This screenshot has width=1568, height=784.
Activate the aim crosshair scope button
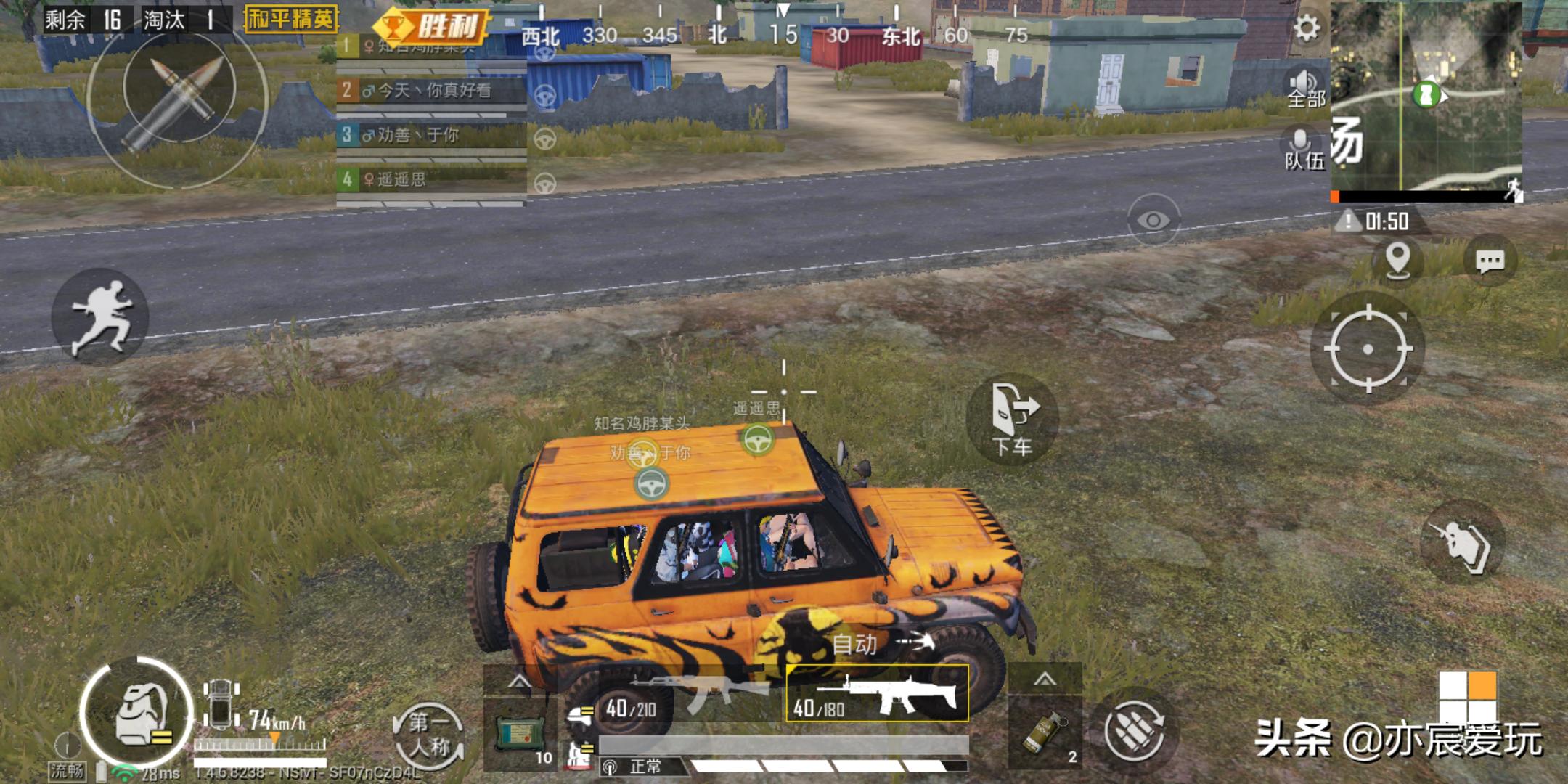click(x=1368, y=349)
